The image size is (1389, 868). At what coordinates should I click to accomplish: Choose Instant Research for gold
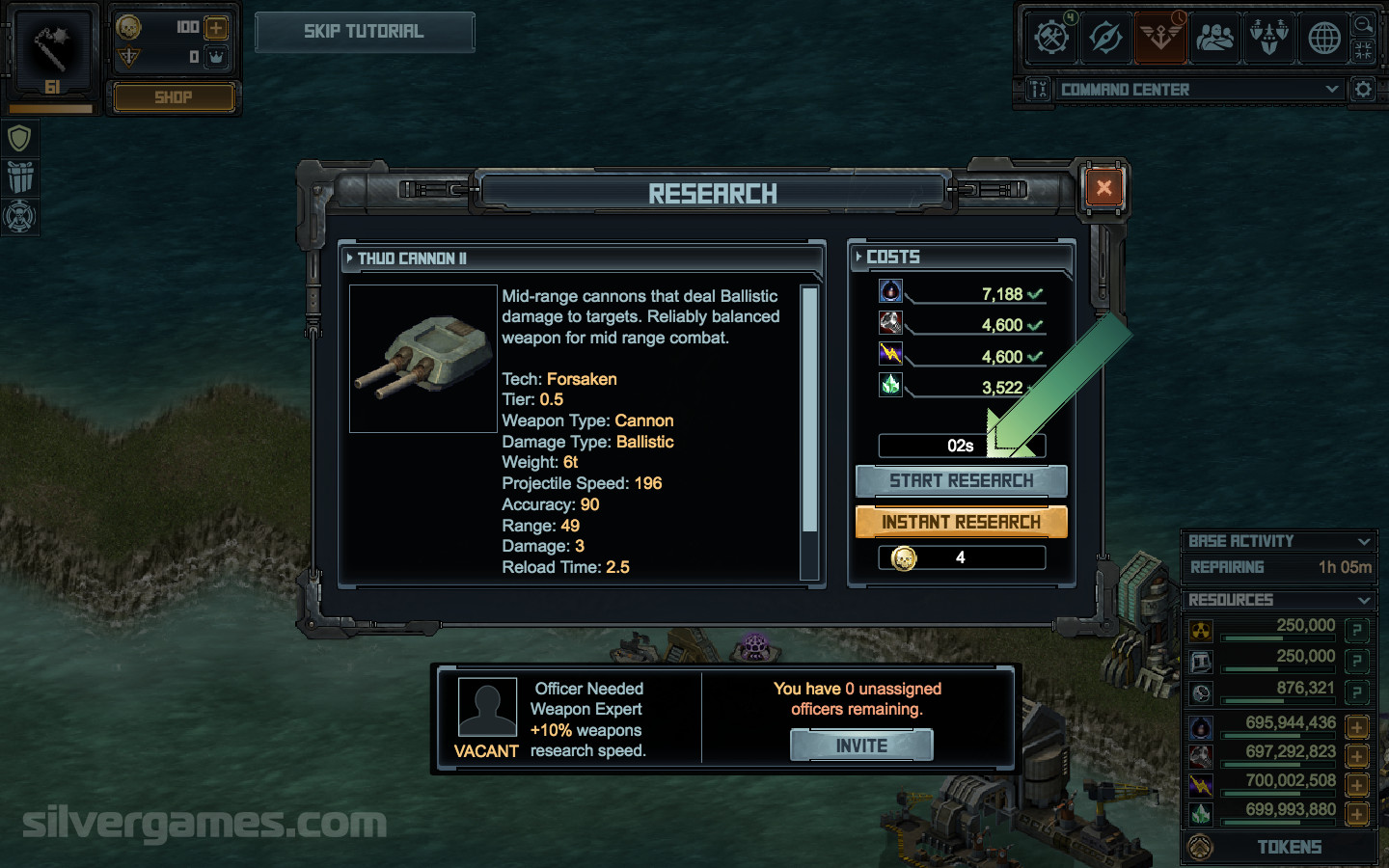point(961,522)
